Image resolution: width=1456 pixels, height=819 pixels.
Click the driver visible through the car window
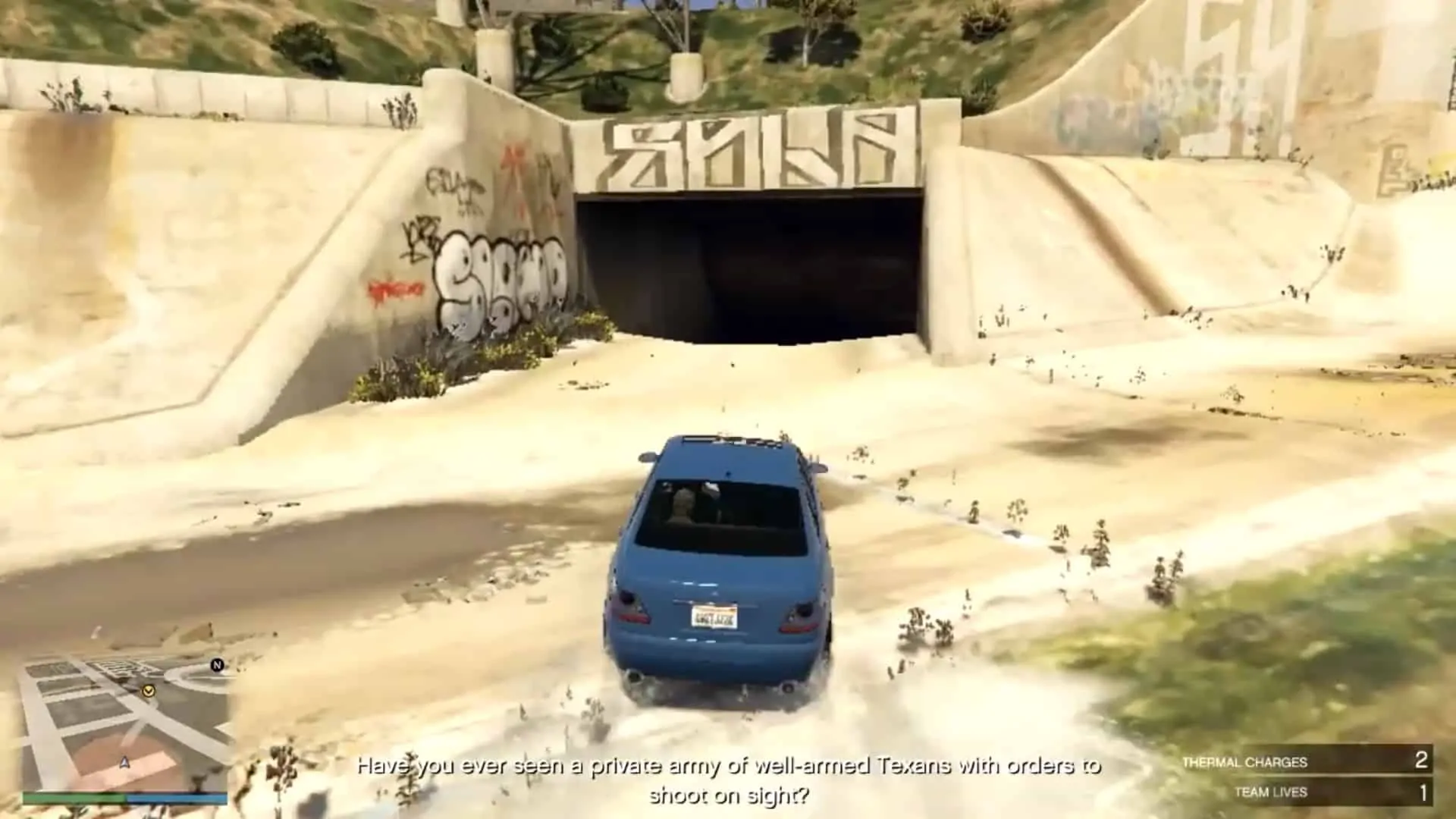pos(682,504)
